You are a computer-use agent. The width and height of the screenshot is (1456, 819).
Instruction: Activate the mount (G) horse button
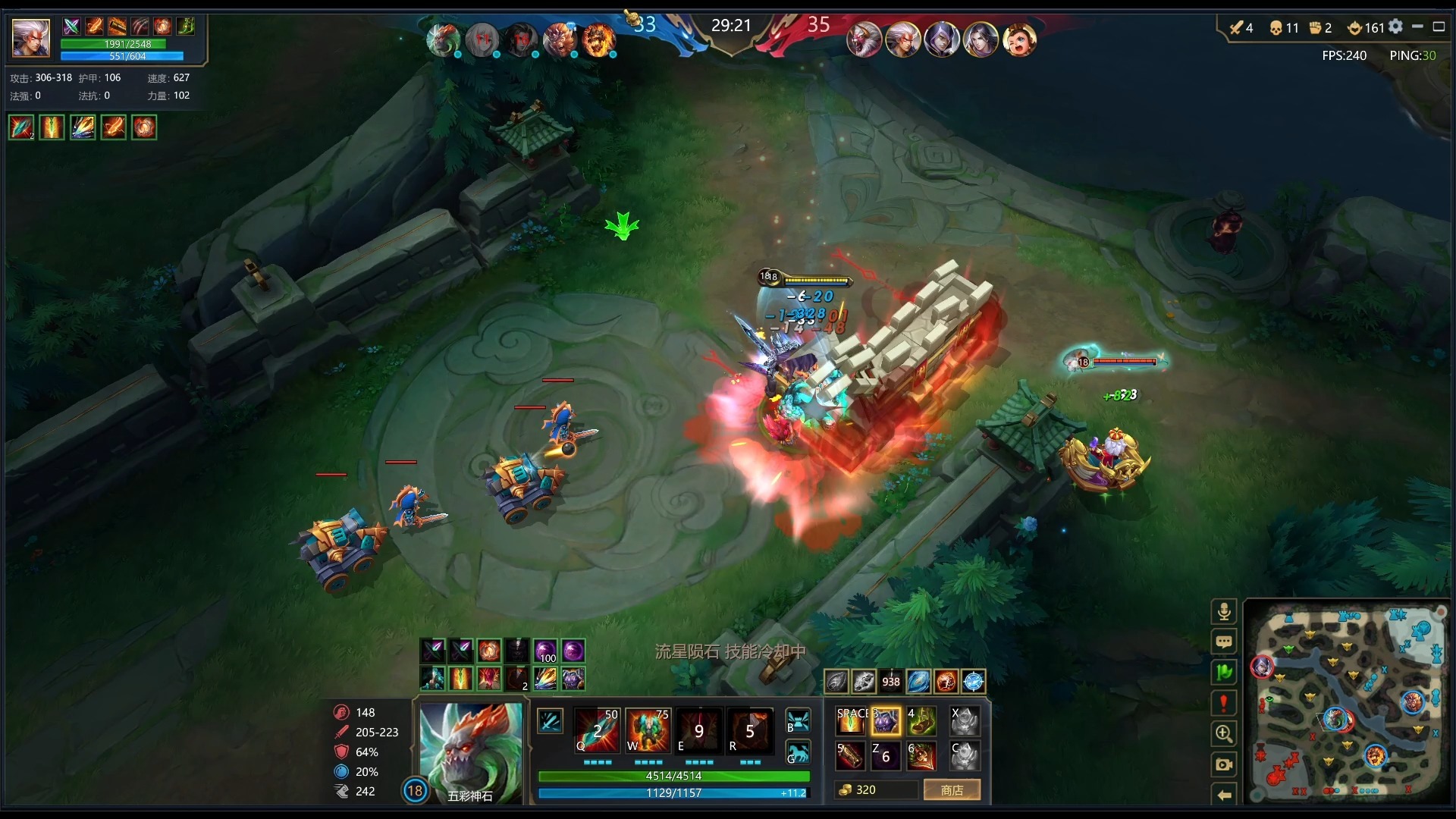[798, 753]
